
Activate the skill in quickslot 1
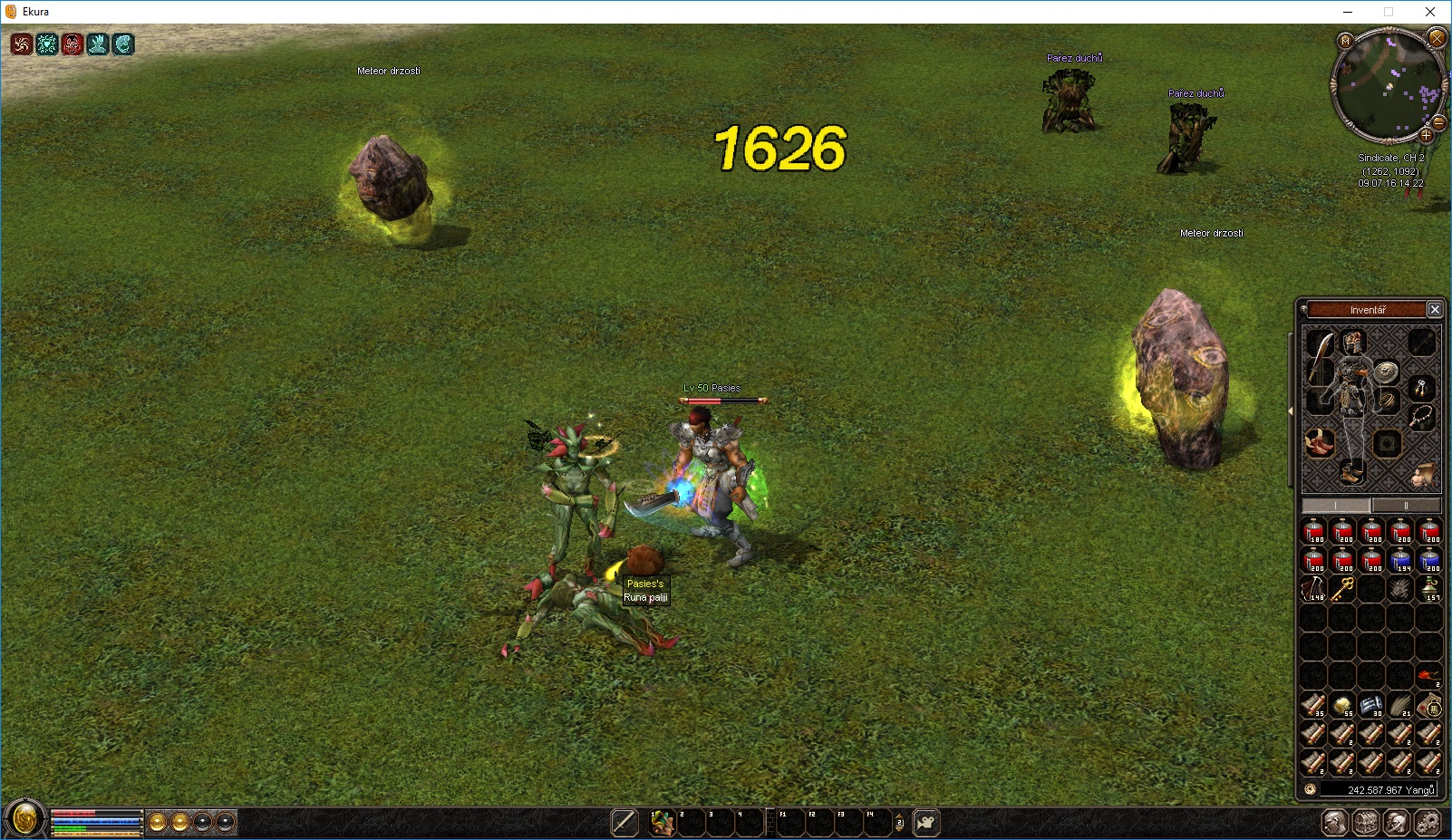click(x=663, y=823)
